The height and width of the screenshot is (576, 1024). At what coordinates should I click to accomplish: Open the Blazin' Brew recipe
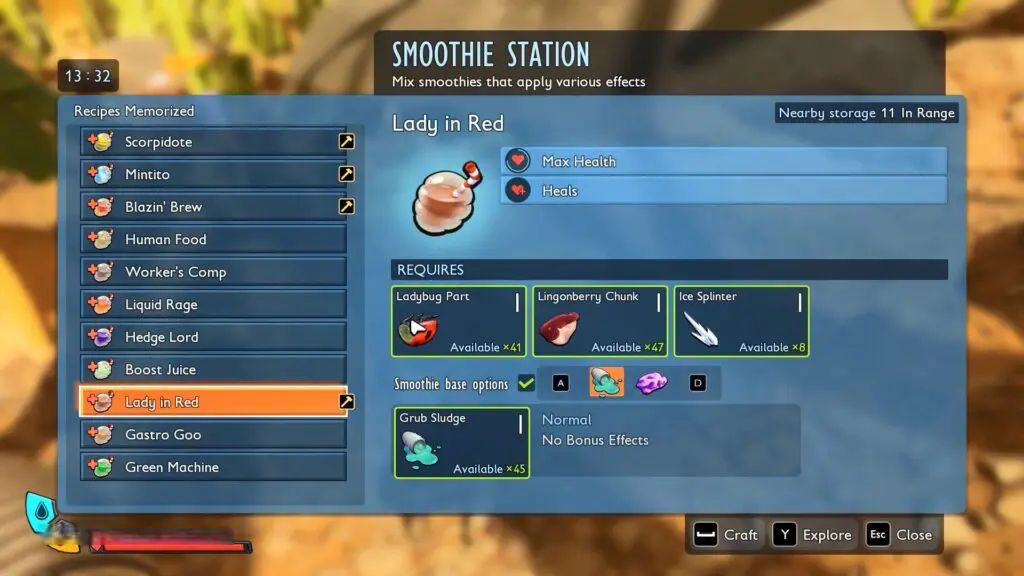coord(213,207)
